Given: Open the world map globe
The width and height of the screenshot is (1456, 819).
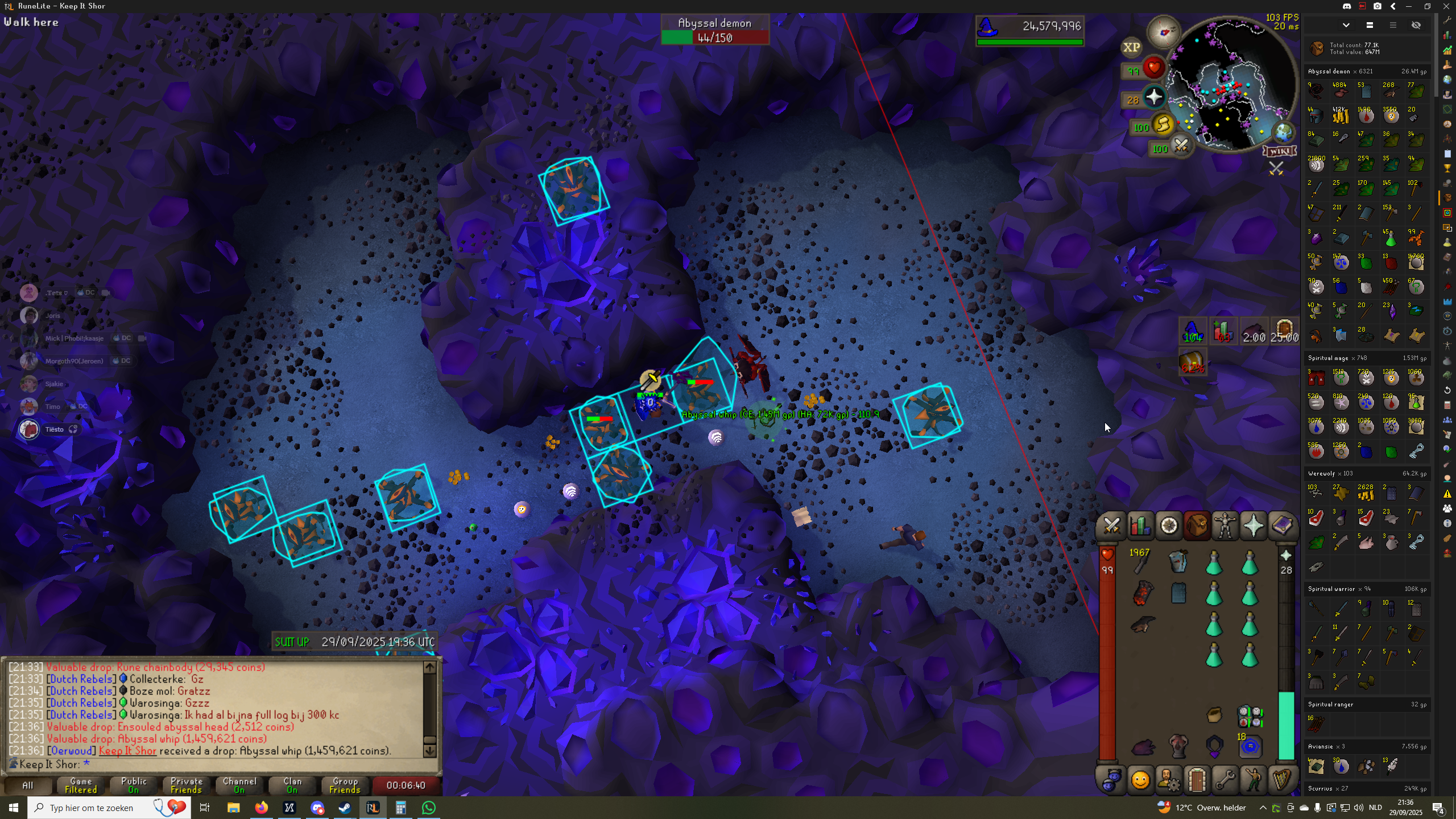Looking at the screenshot, I should [x=1284, y=133].
